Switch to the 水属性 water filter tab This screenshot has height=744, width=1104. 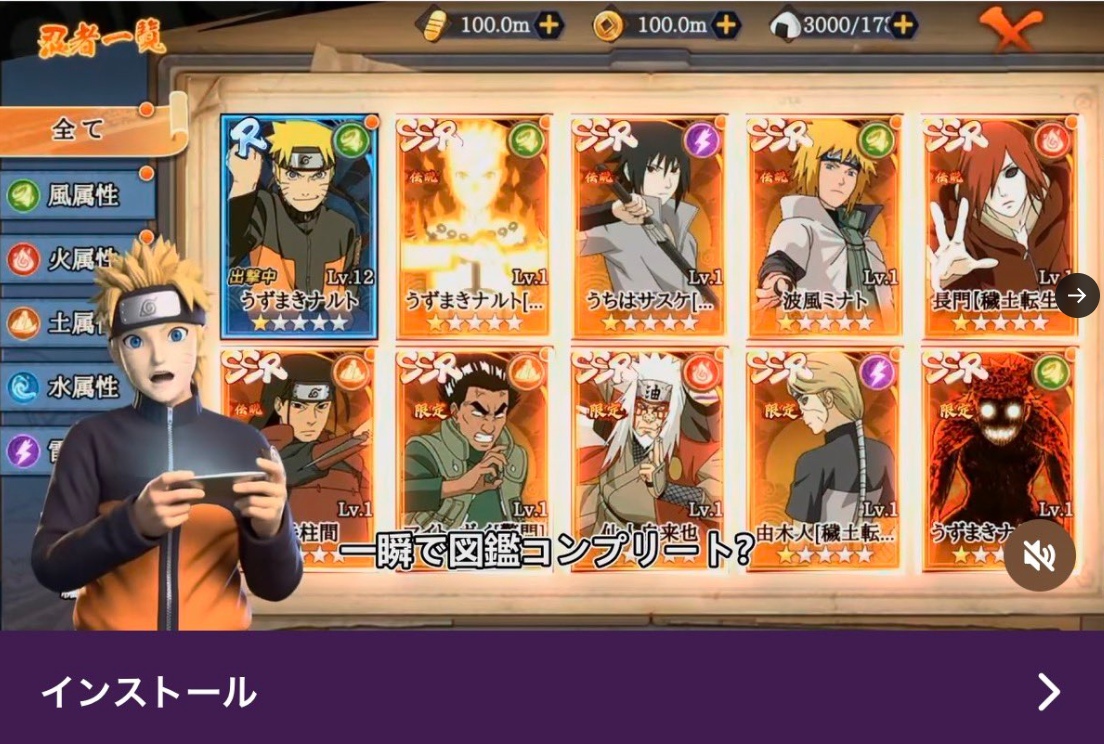point(80,386)
